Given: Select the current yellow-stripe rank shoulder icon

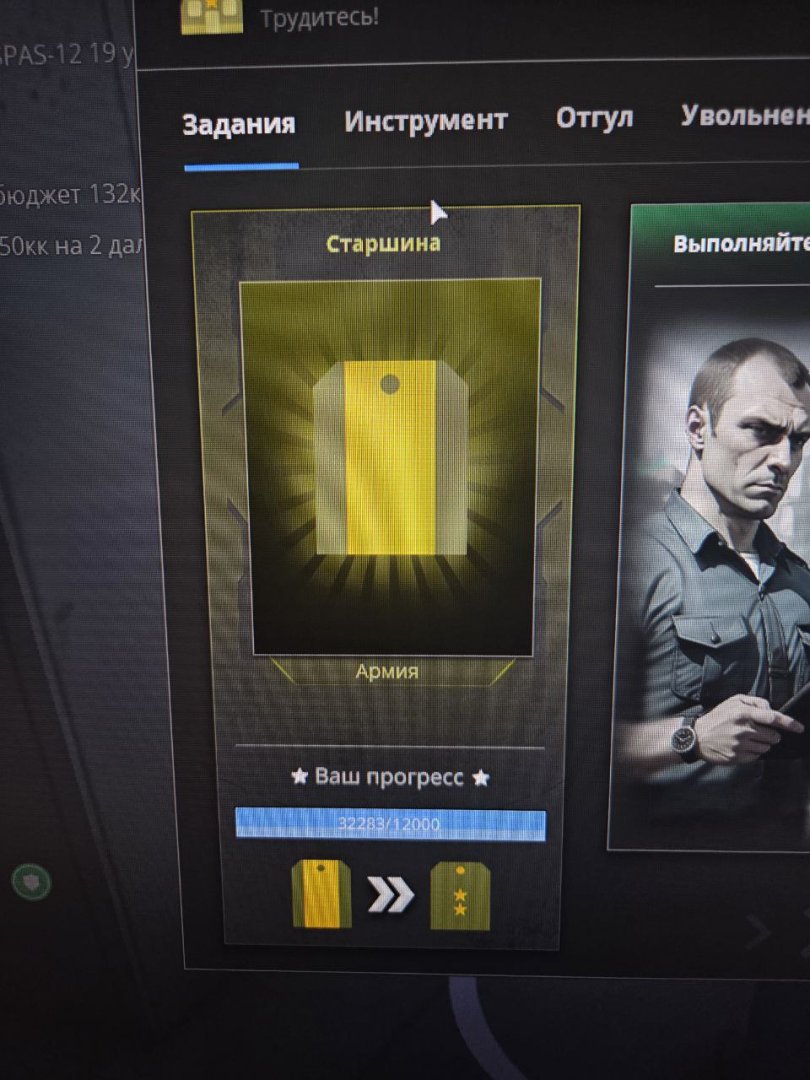Looking at the screenshot, I should tap(320, 893).
